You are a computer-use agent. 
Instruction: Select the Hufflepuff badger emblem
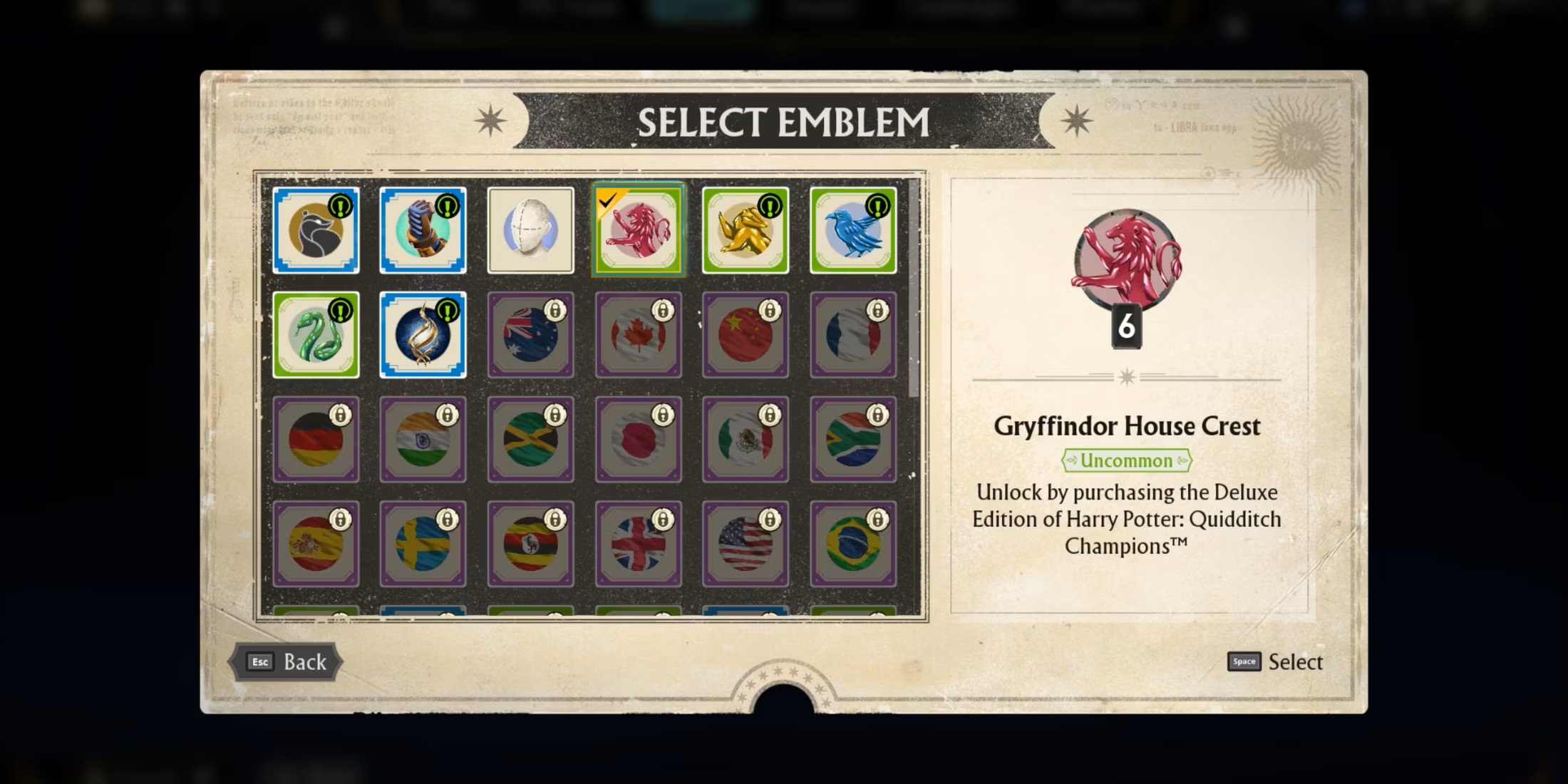316,230
